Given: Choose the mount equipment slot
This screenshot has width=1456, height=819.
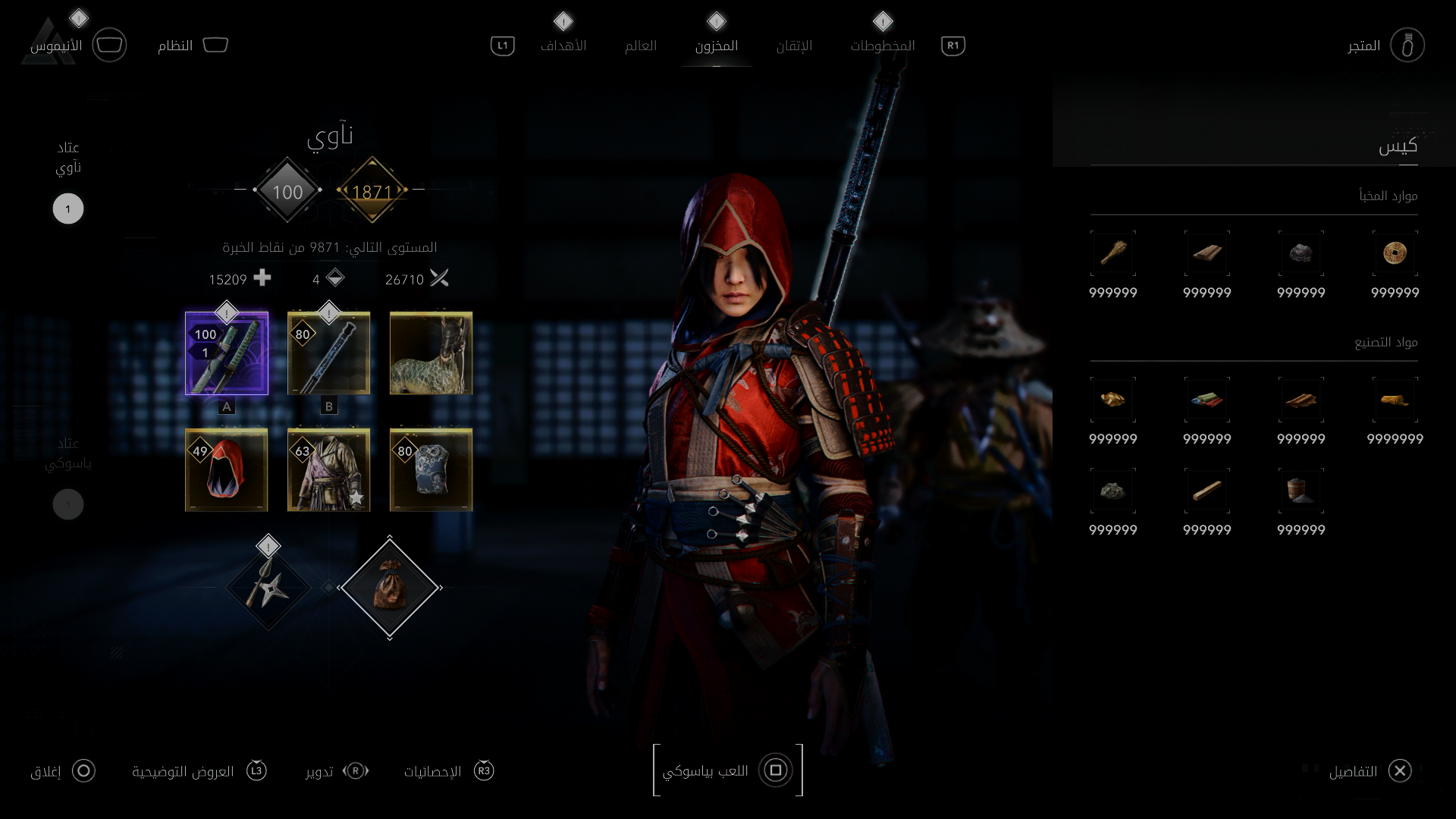Looking at the screenshot, I should coord(431,353).
